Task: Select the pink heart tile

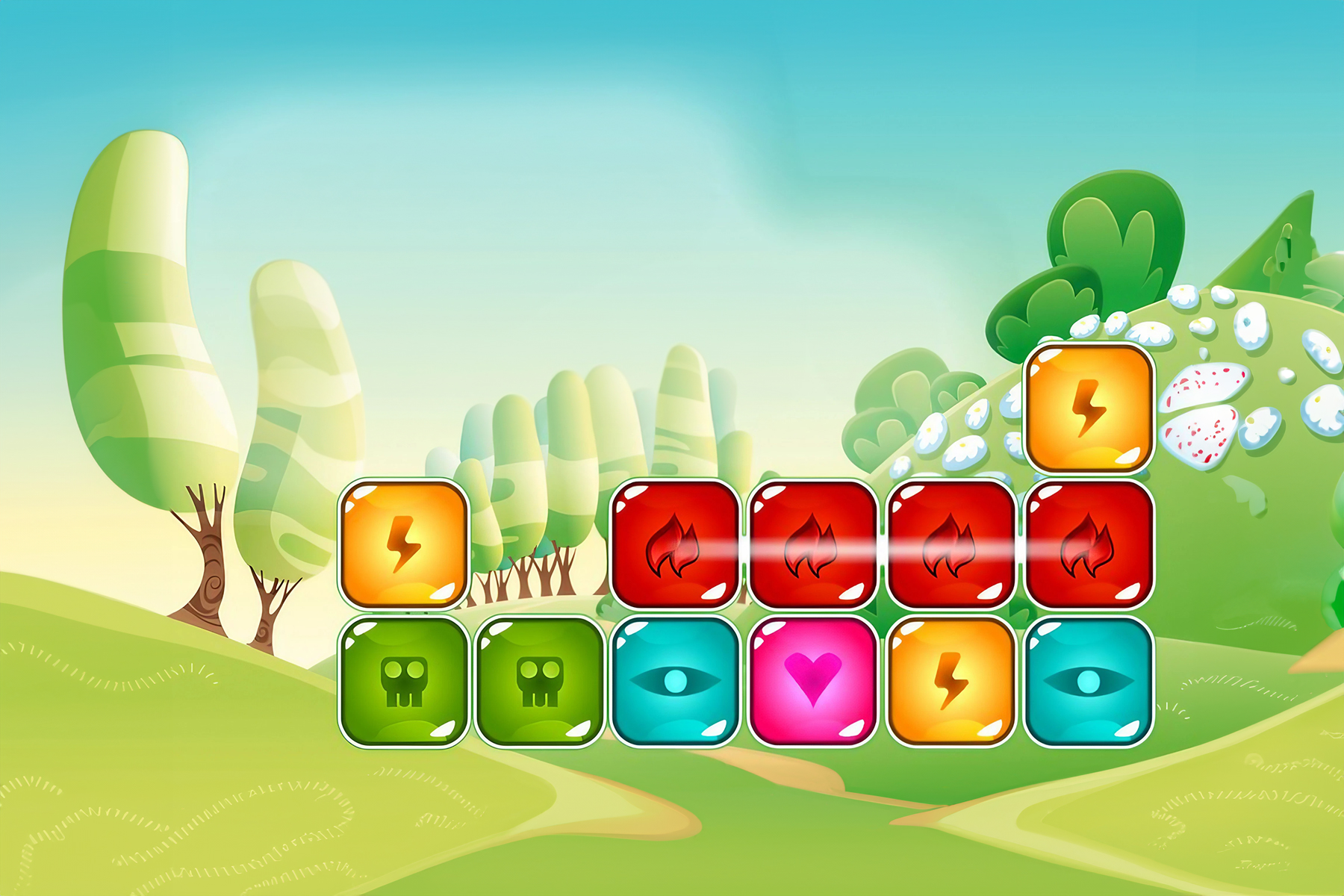Action: point(812,681)
